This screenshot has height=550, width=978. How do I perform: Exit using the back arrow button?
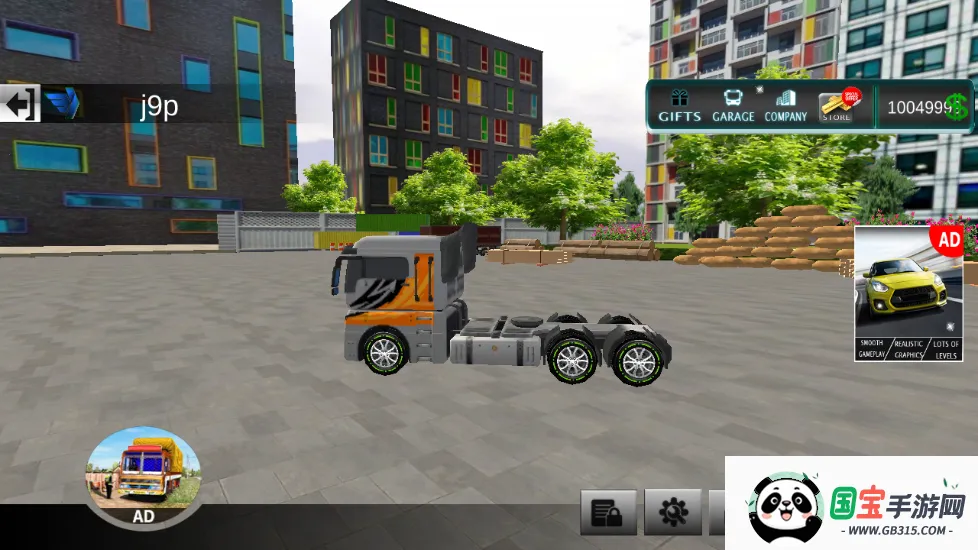(20, 104)
